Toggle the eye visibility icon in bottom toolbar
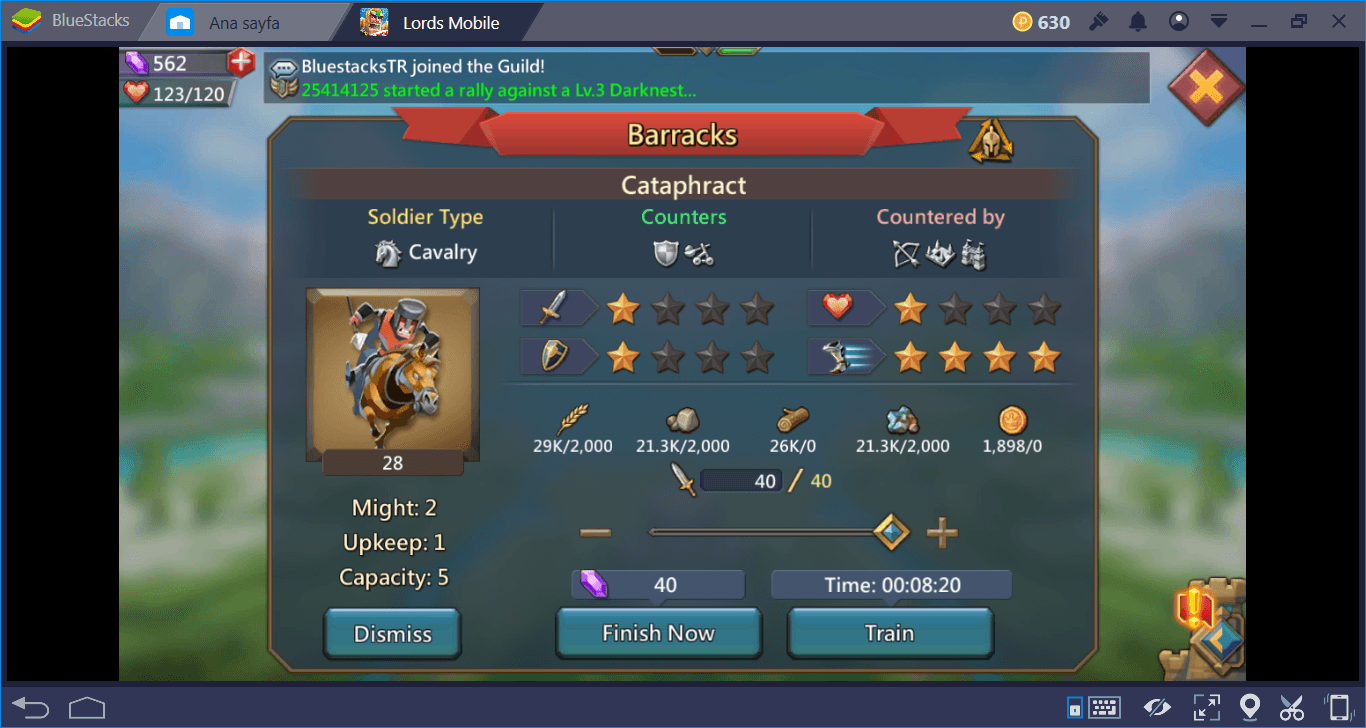 point(1158,707)
